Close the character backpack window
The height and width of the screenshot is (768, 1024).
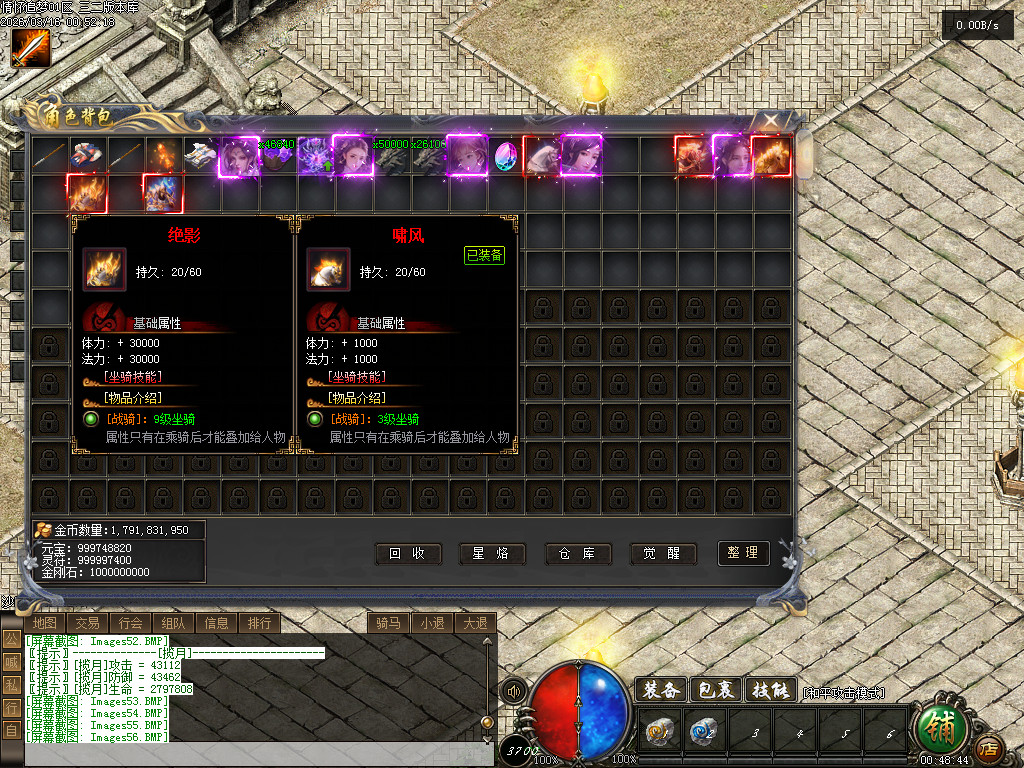coord(771,122)
